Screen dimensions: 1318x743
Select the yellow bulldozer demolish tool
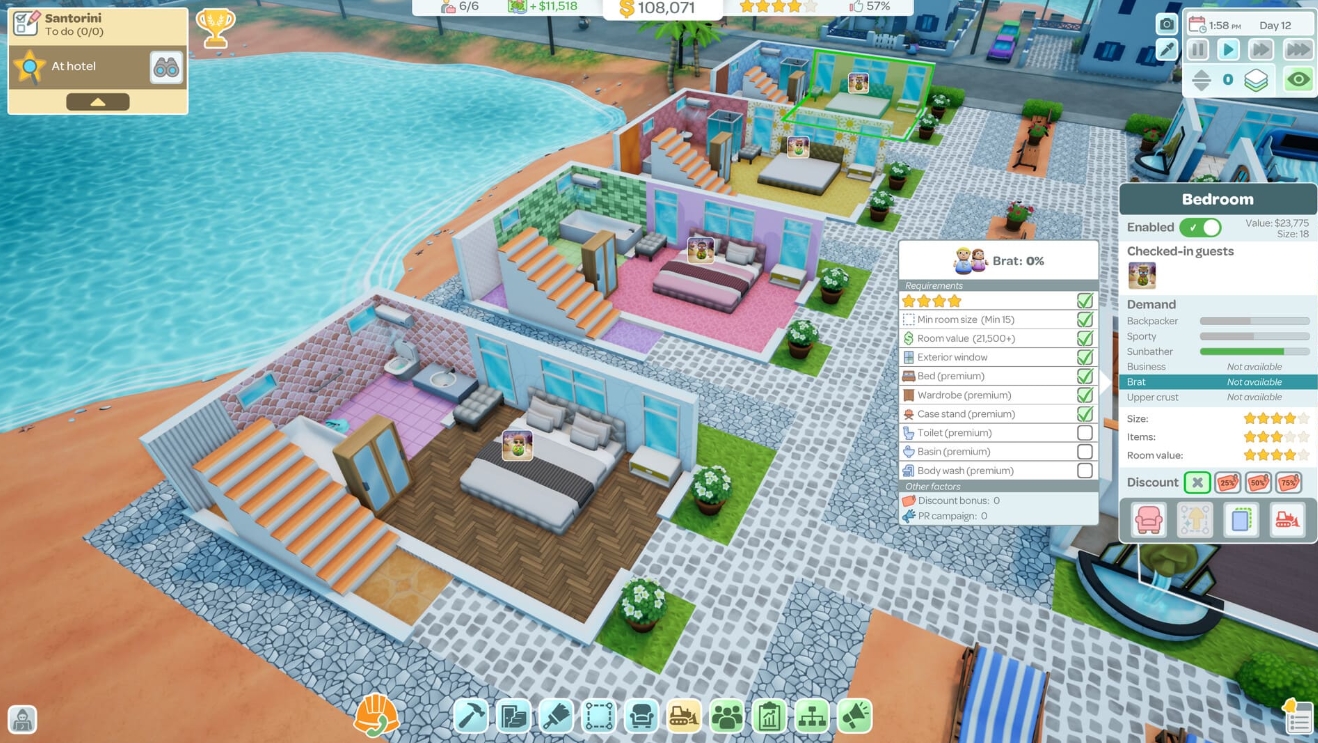[x=684, y=716]
